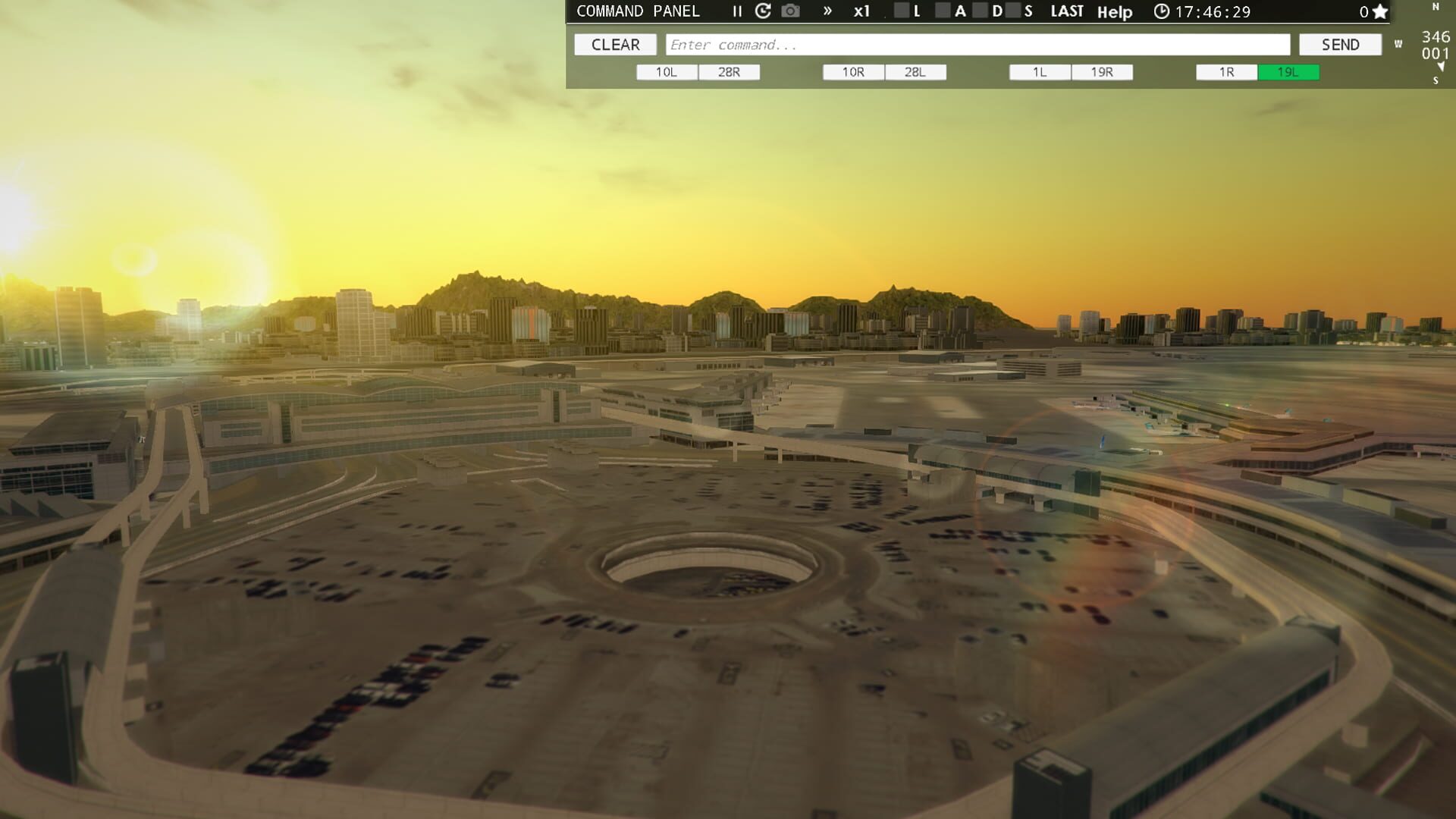The image size is (1456, 819).
Task: Open Help from the command panel
Action: click(1115, 12)
